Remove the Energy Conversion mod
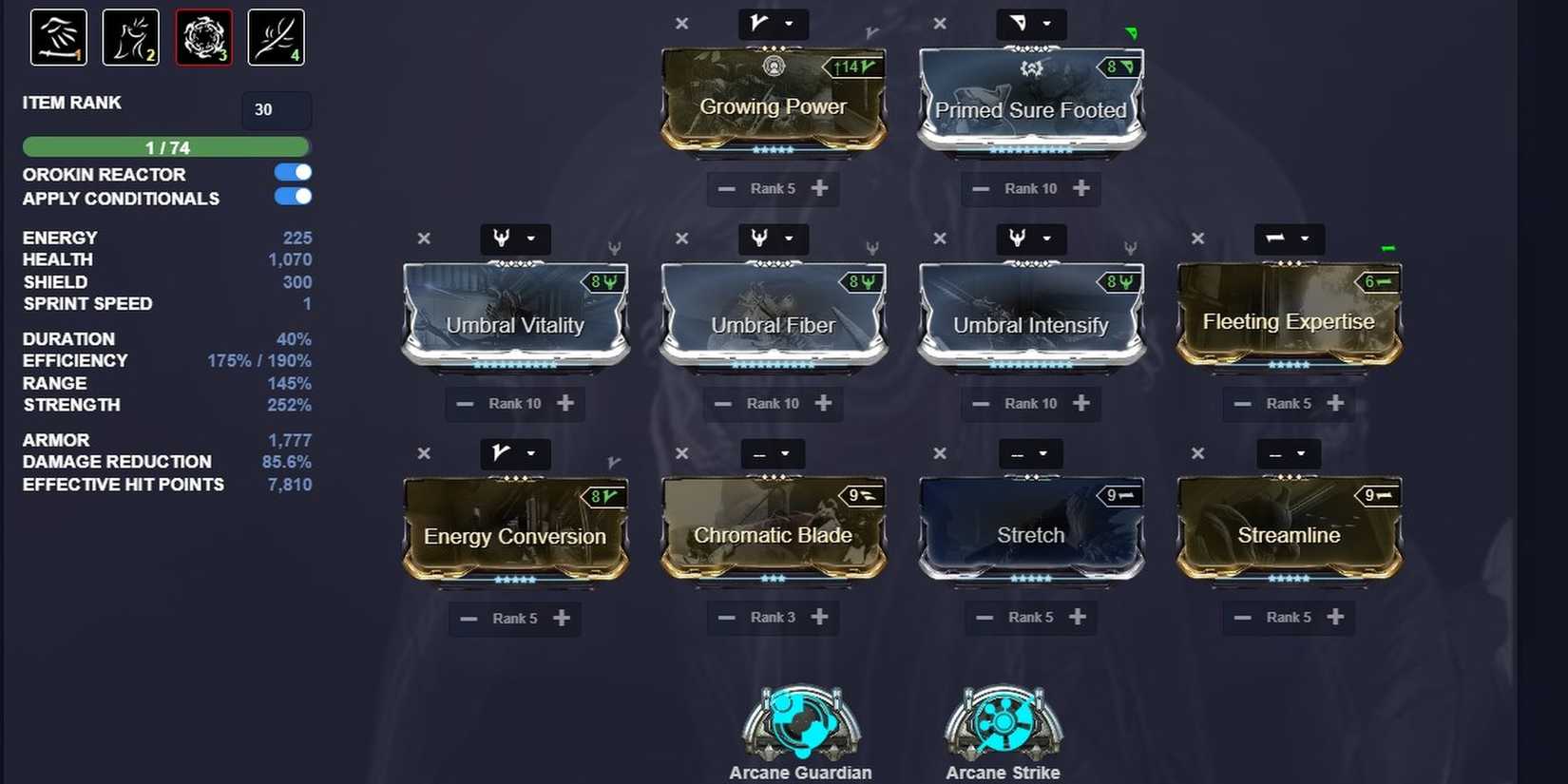Viewport: 1568px width, 784px height. tap(424, 453)
